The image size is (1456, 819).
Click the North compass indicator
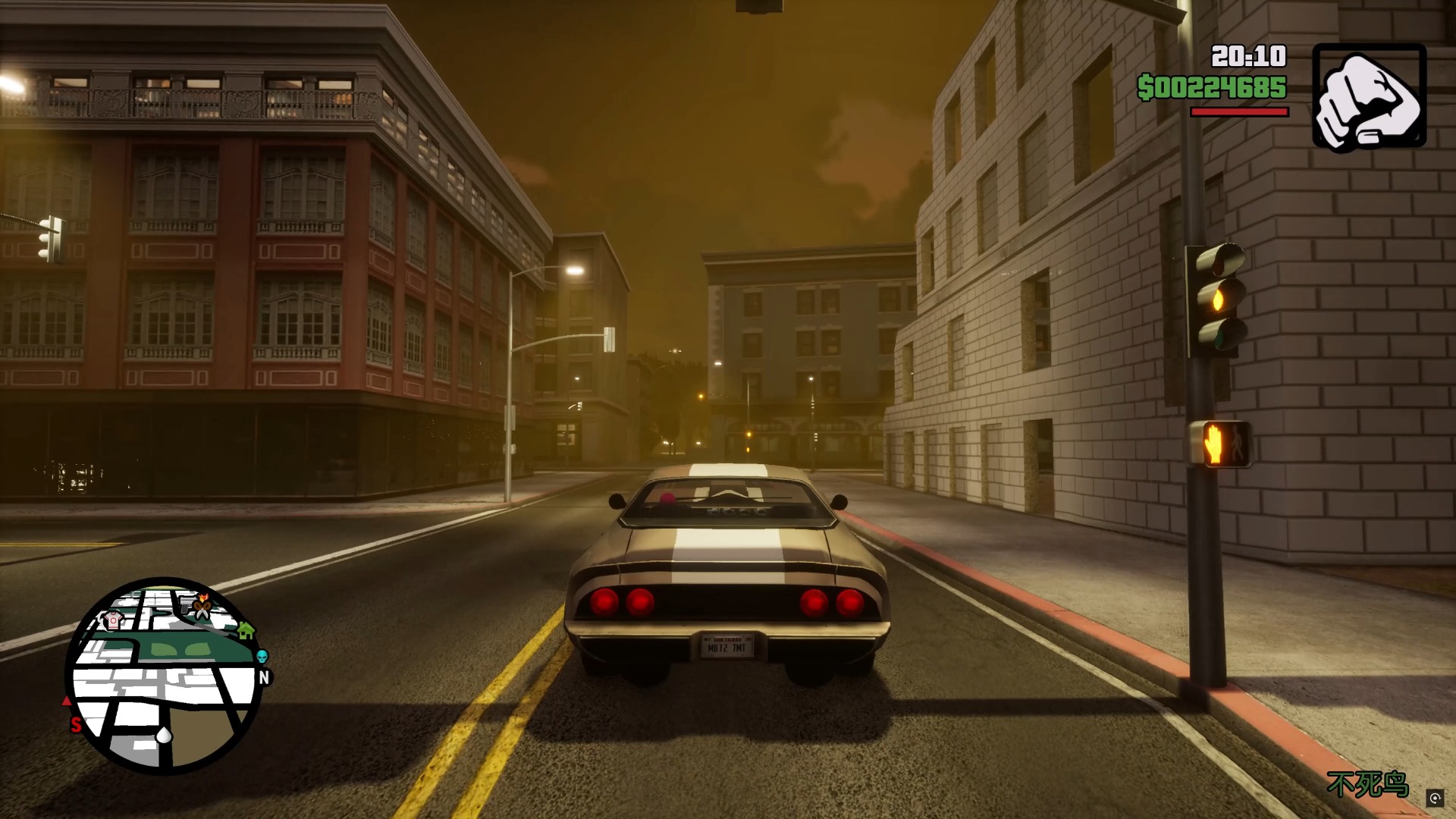[x=264, y=677]
